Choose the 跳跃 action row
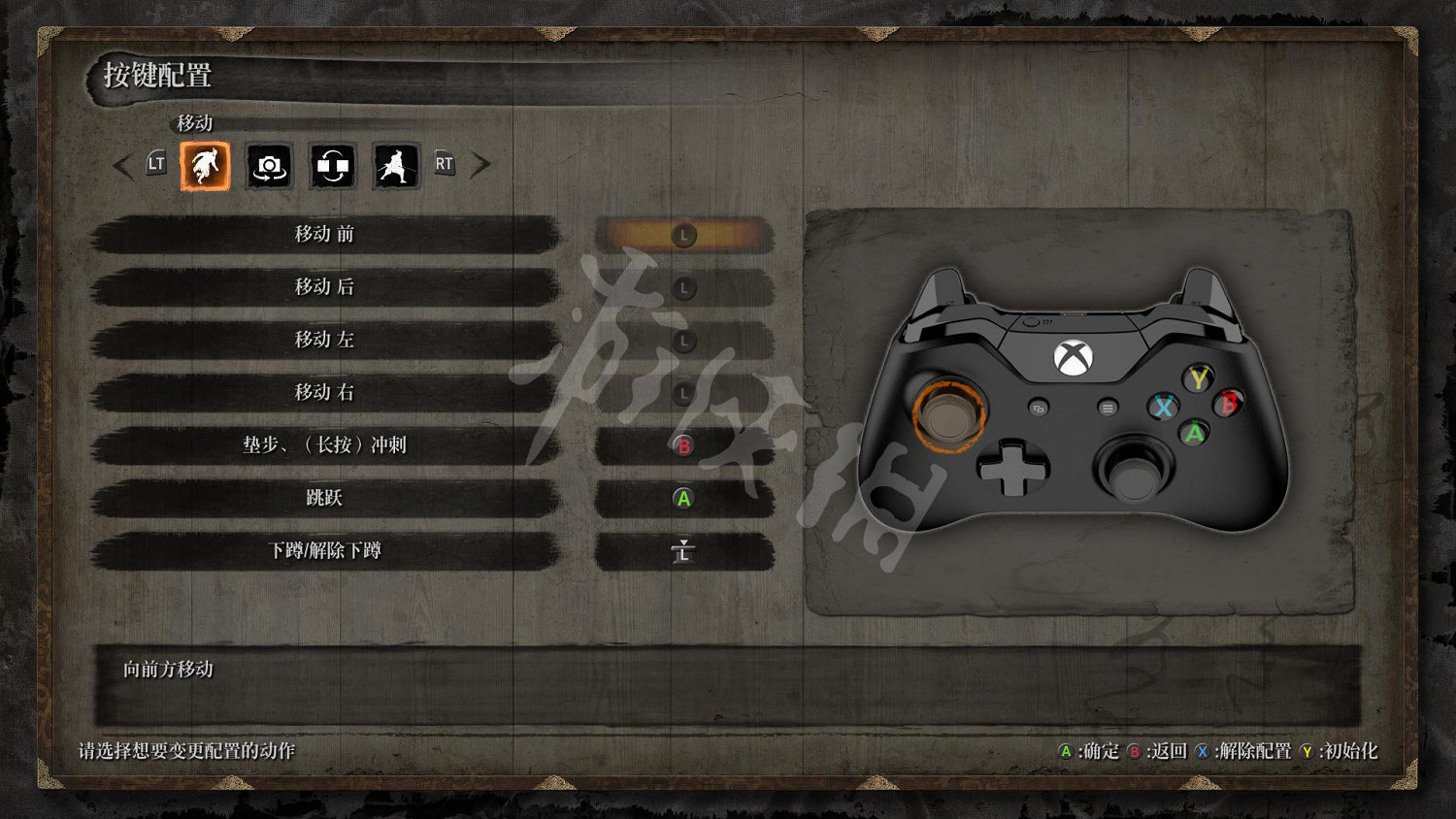 tap(325, 498)
